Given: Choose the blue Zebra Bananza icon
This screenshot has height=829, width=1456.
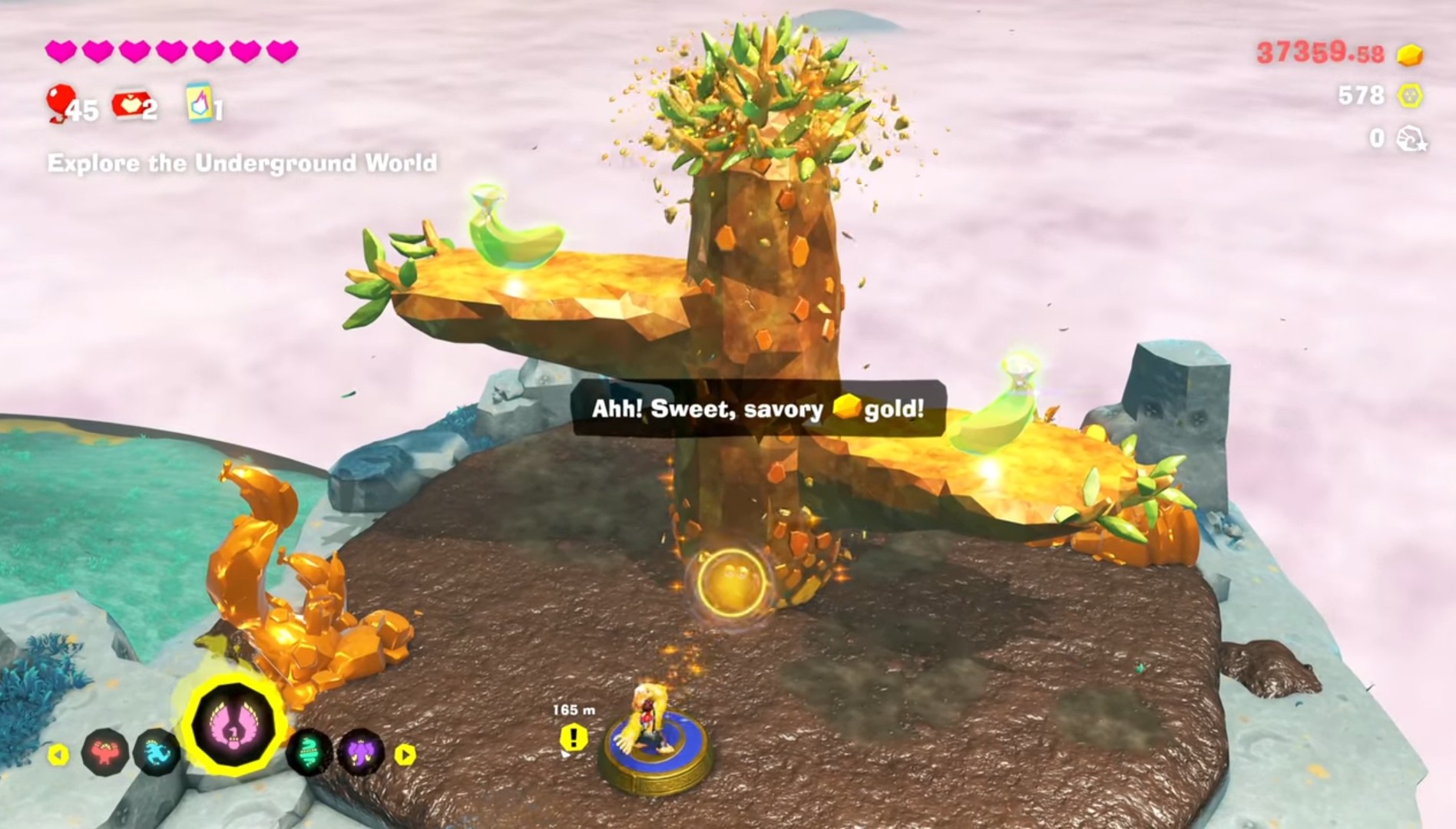Looking at the screenshot, I should [x=157, y=752].
